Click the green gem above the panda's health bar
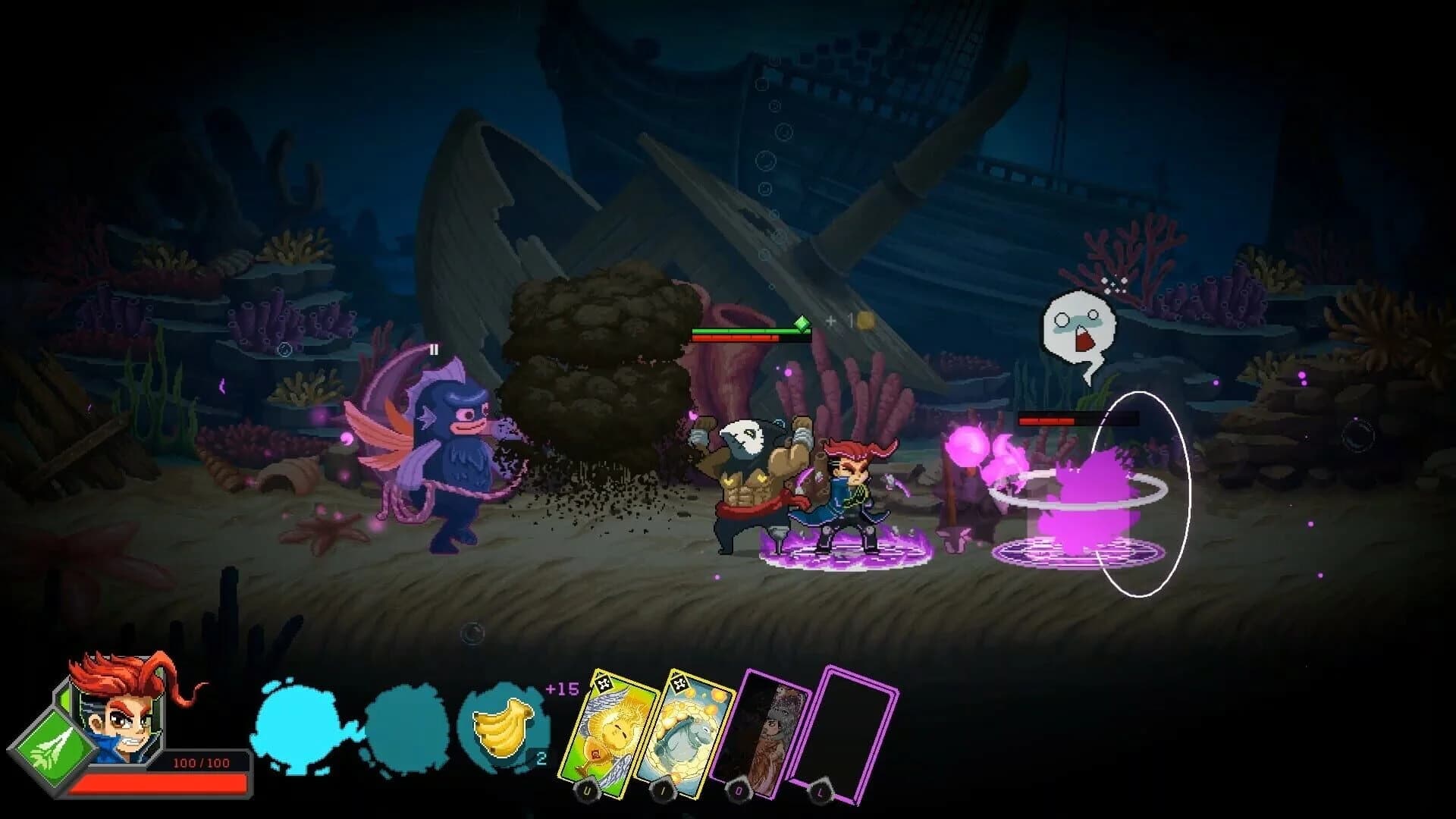This screenshot has width=1456, height=819. [804, 322]
